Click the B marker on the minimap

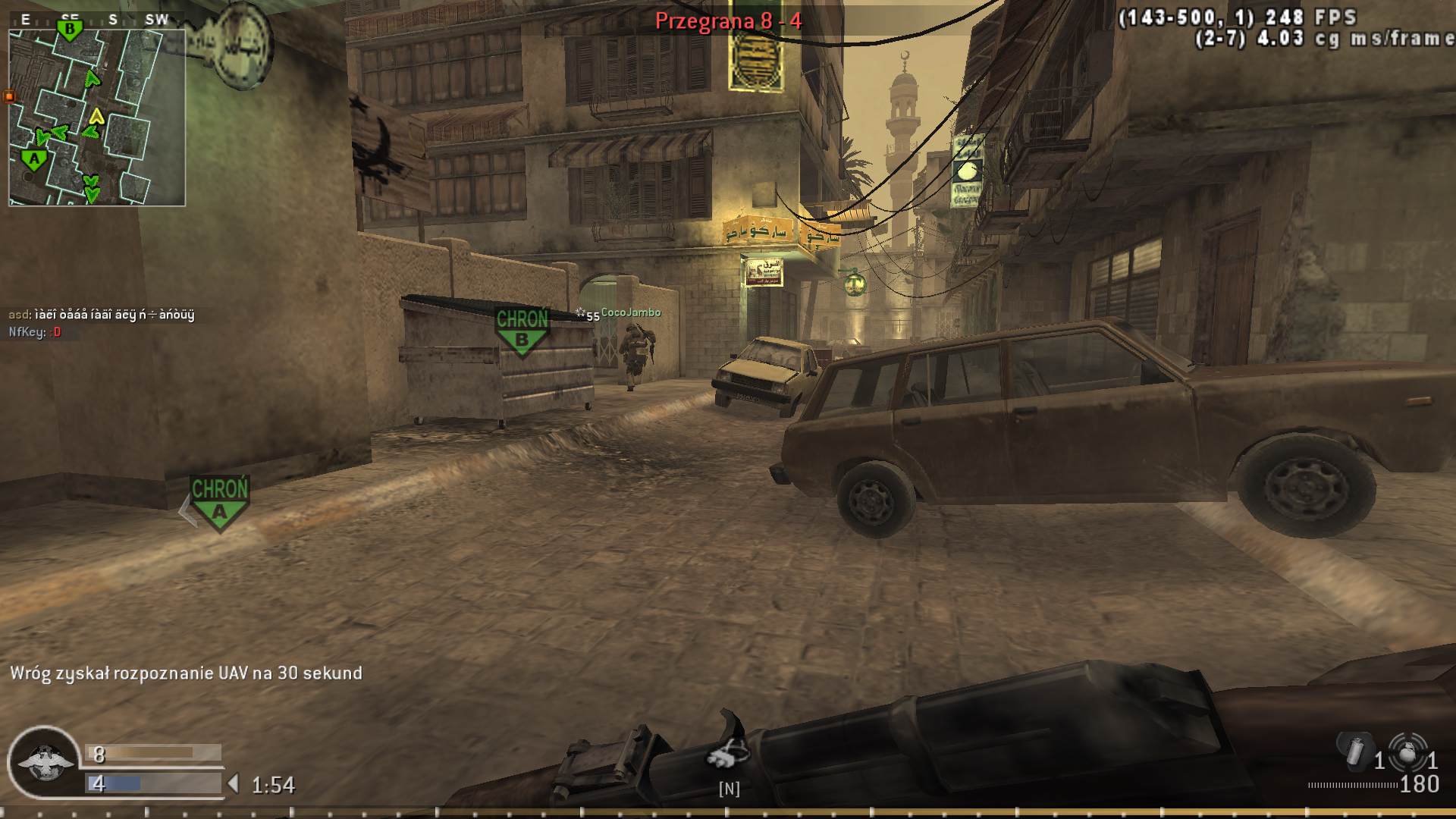68,27
